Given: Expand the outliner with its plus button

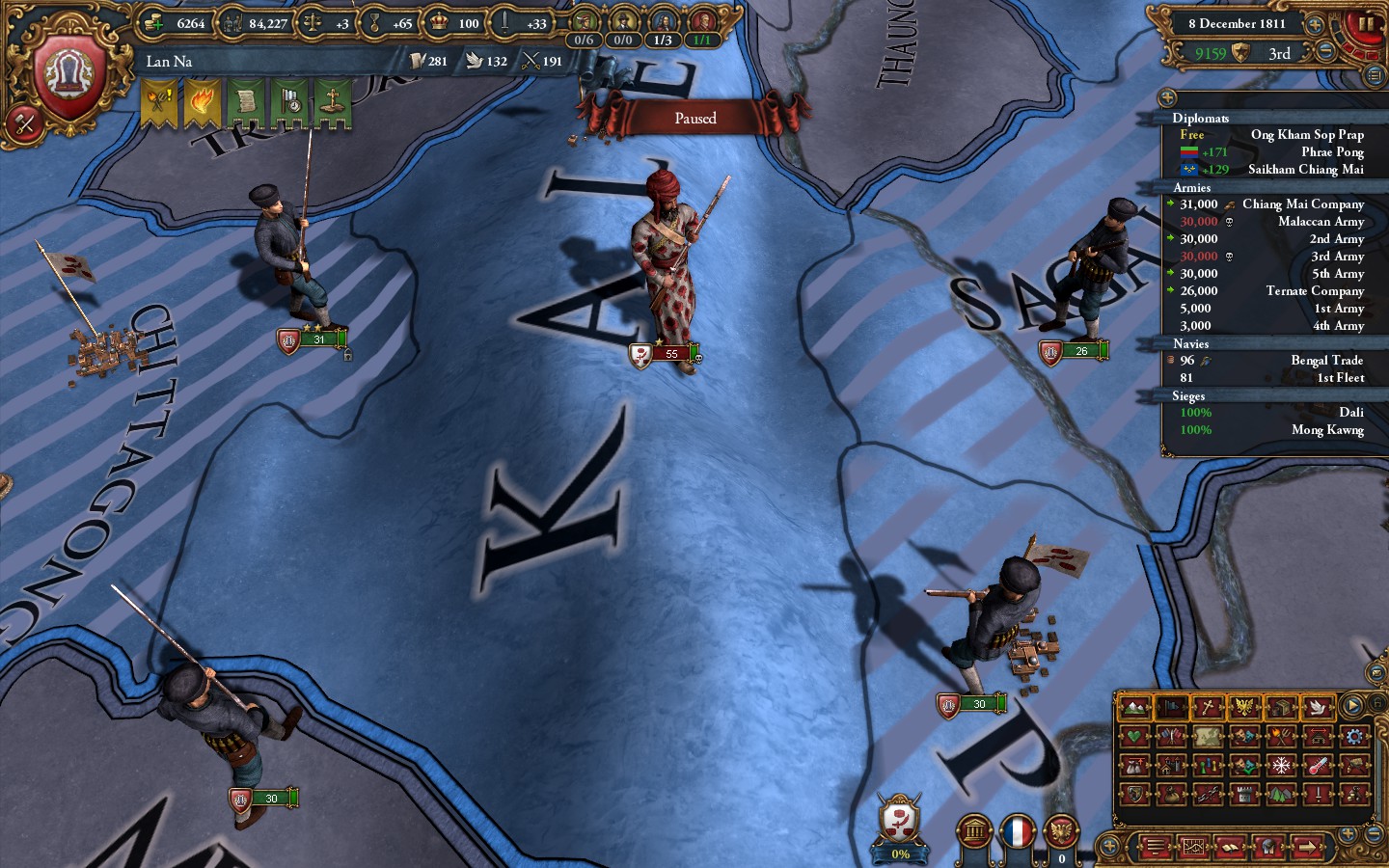Looking at the screenshot, I should click(1166, 96).
